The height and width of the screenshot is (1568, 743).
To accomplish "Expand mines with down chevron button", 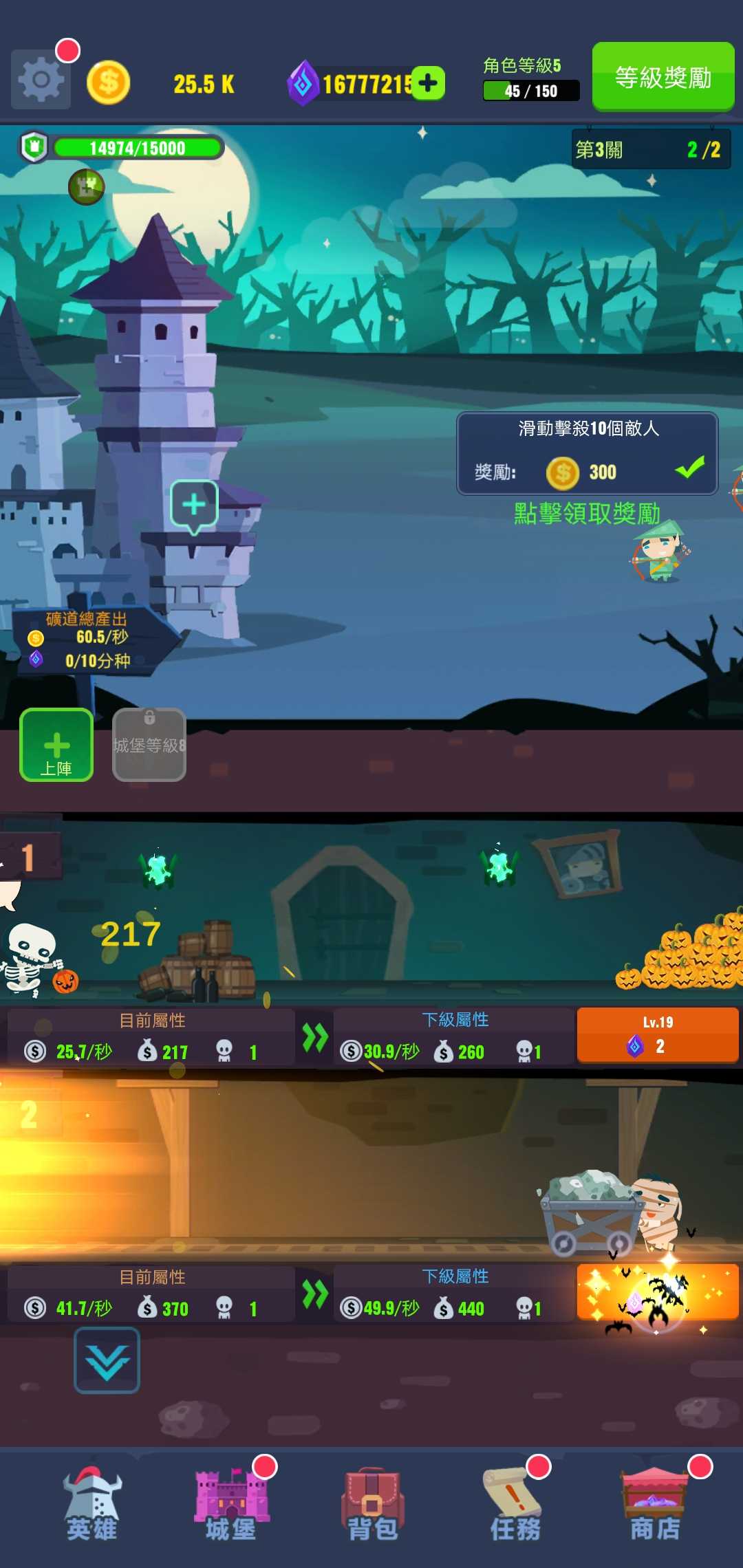I will (x=107, y=1361).
